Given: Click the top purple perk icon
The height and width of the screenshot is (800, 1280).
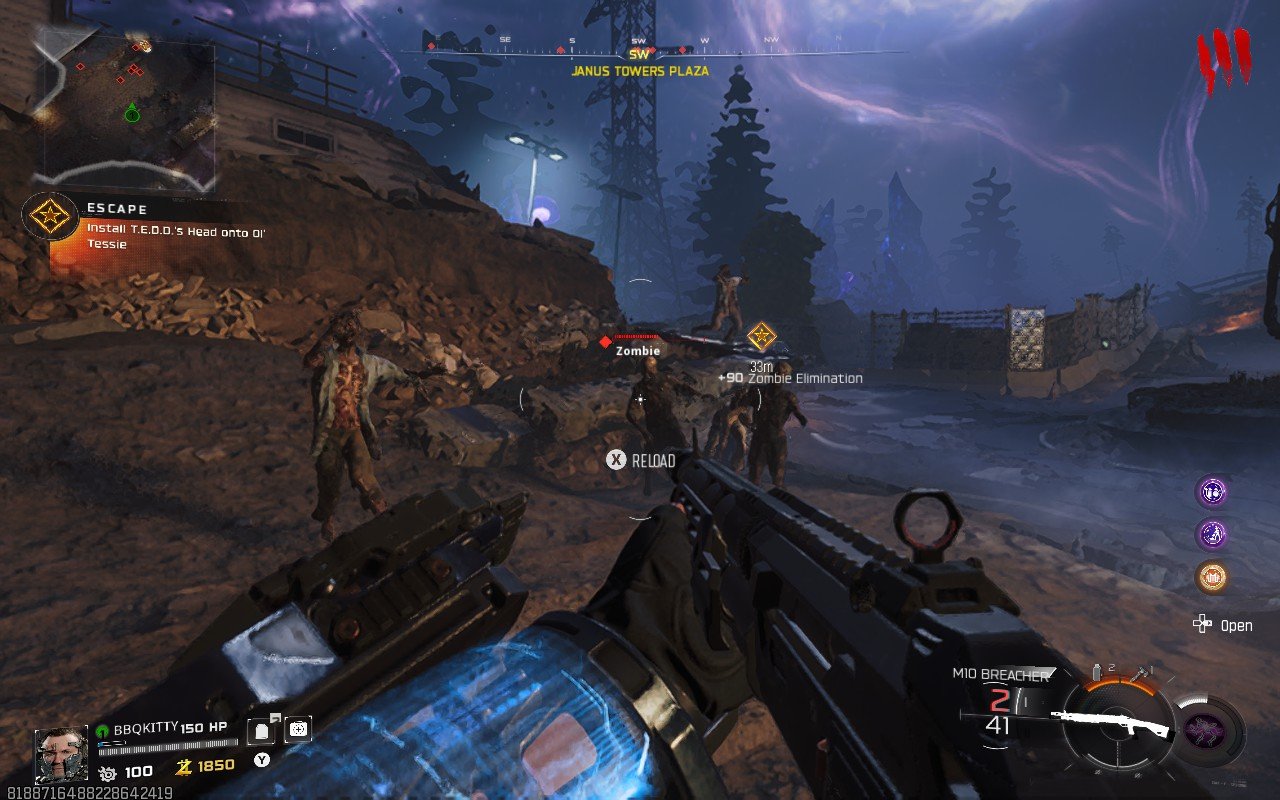Looking at the screenshot, I should tap(1212, 492).
